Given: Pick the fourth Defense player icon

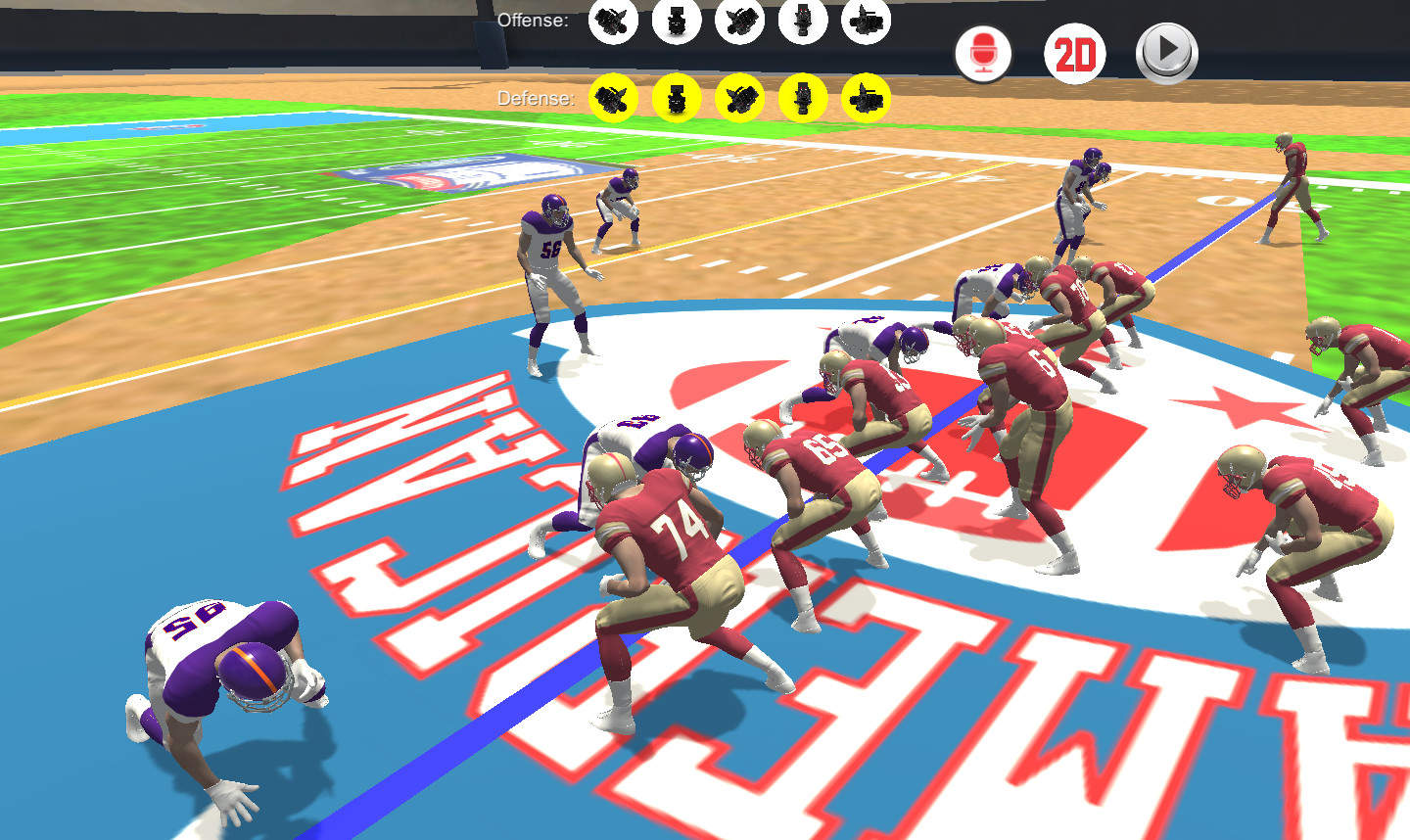Looking at the screenshot, I should click(x=803, y=98).
